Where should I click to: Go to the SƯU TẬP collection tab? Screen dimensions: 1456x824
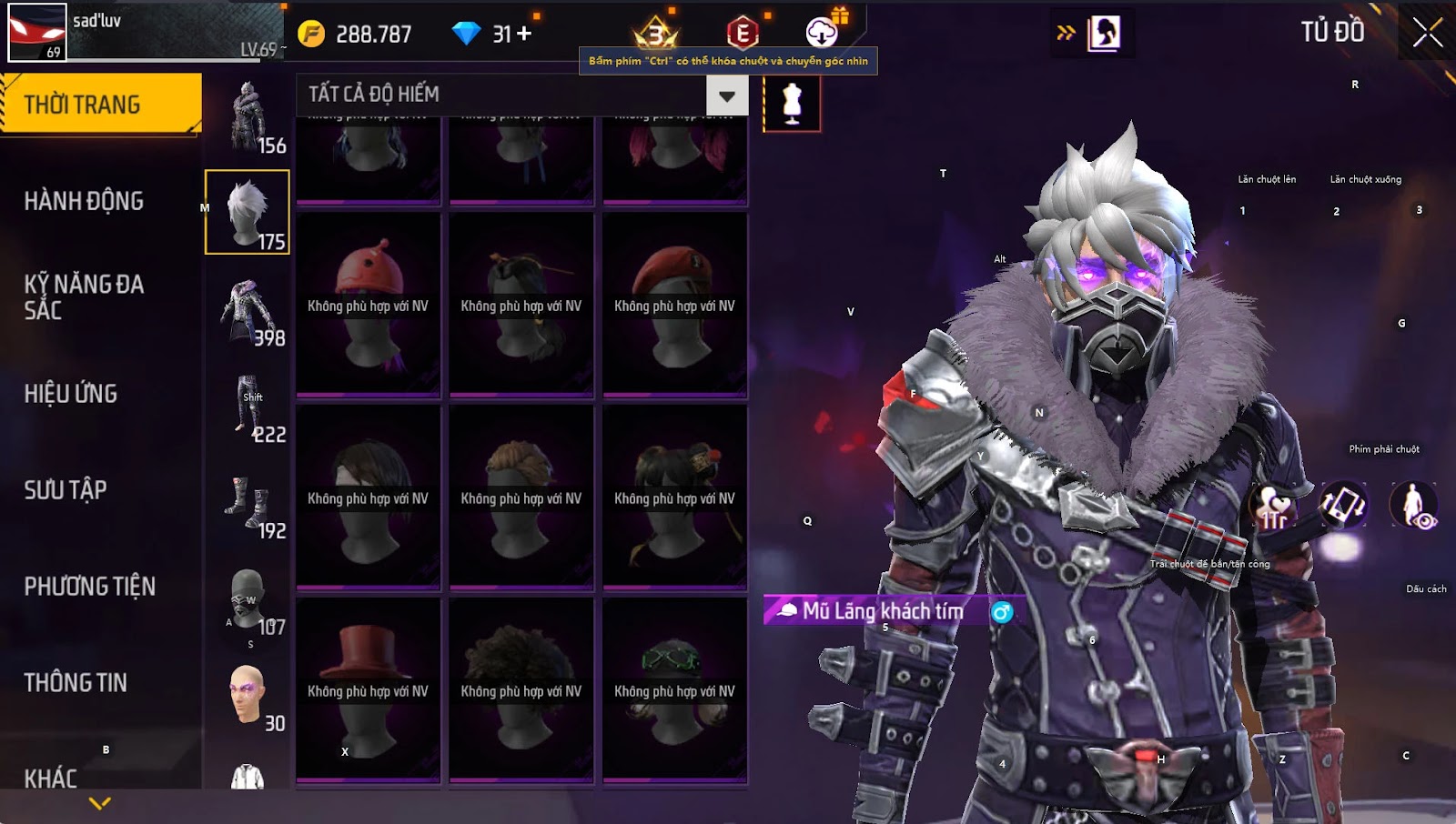(x=66, y=490)
